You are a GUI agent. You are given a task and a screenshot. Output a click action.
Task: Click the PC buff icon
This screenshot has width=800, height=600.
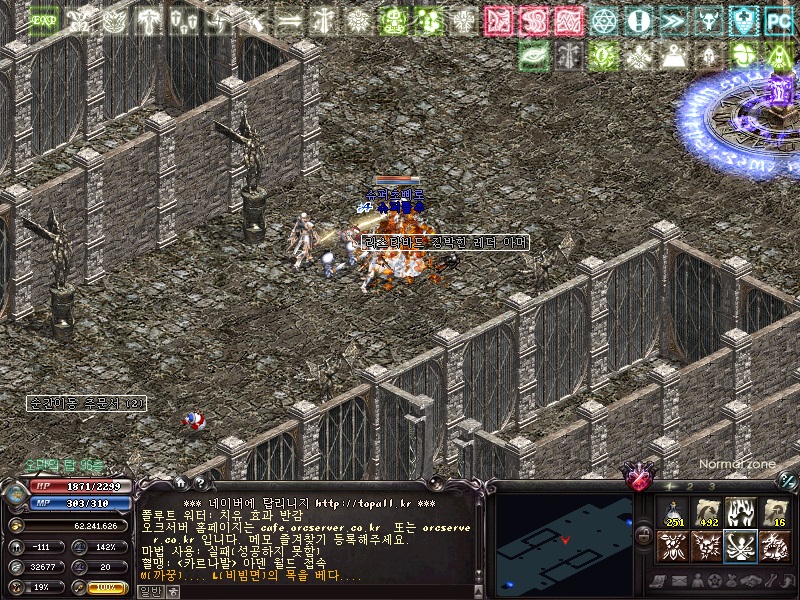[778, 20]
